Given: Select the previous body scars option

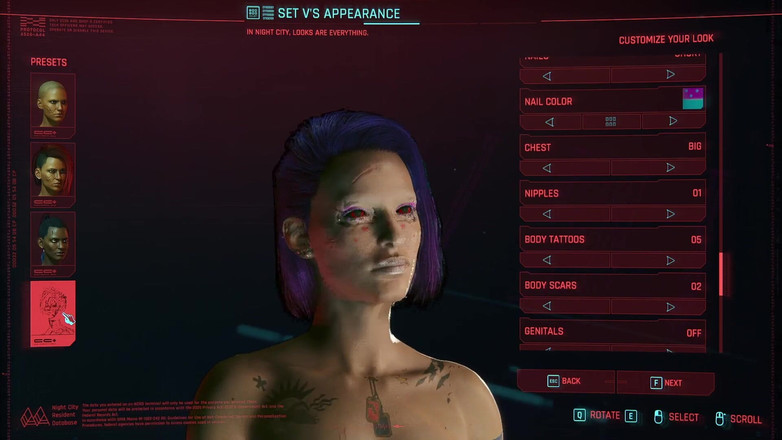Looking at the screenshot, I should (x=547, y=306).
